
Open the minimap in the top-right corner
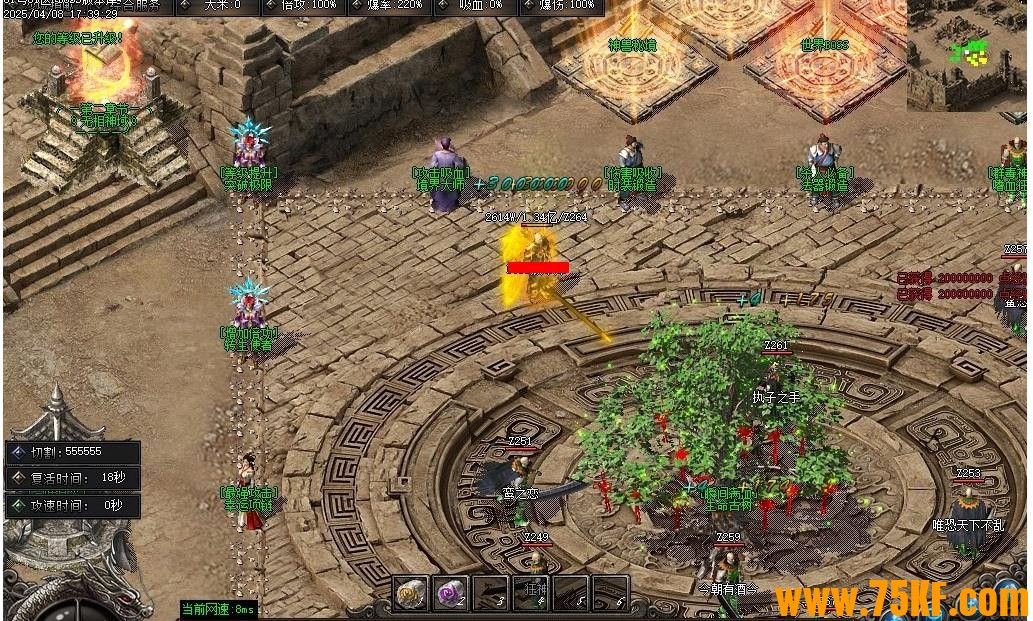967,55
